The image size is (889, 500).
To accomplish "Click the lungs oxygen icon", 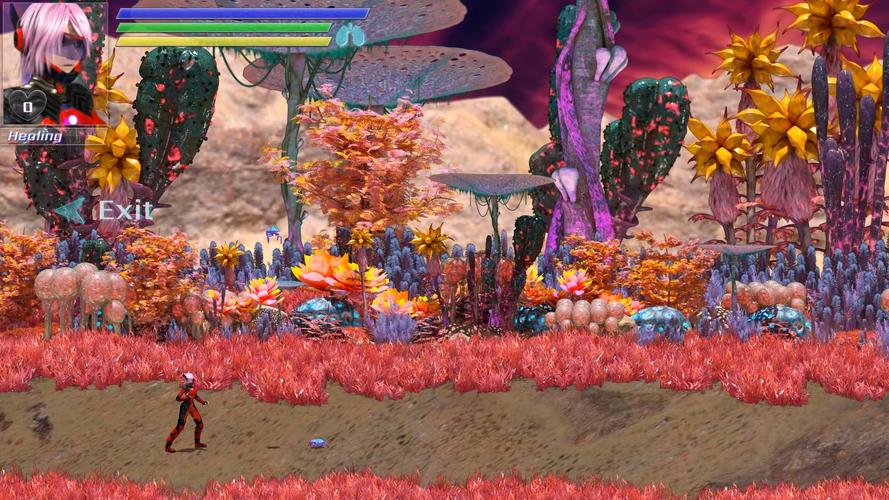I will [350, 37].
